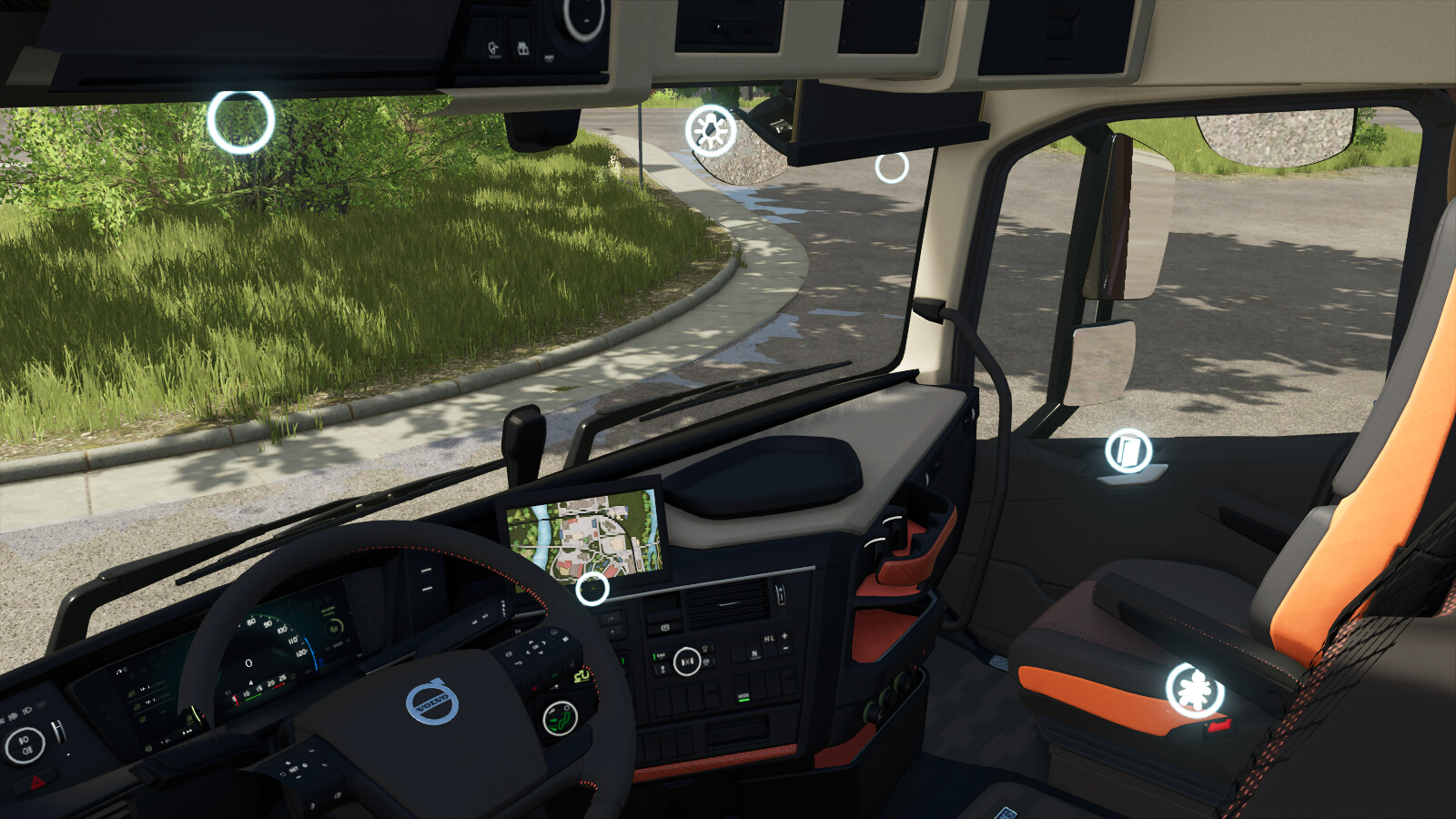
Task: Toggle the headlights via the light bulb hotspot
Action: click(709, 131)
